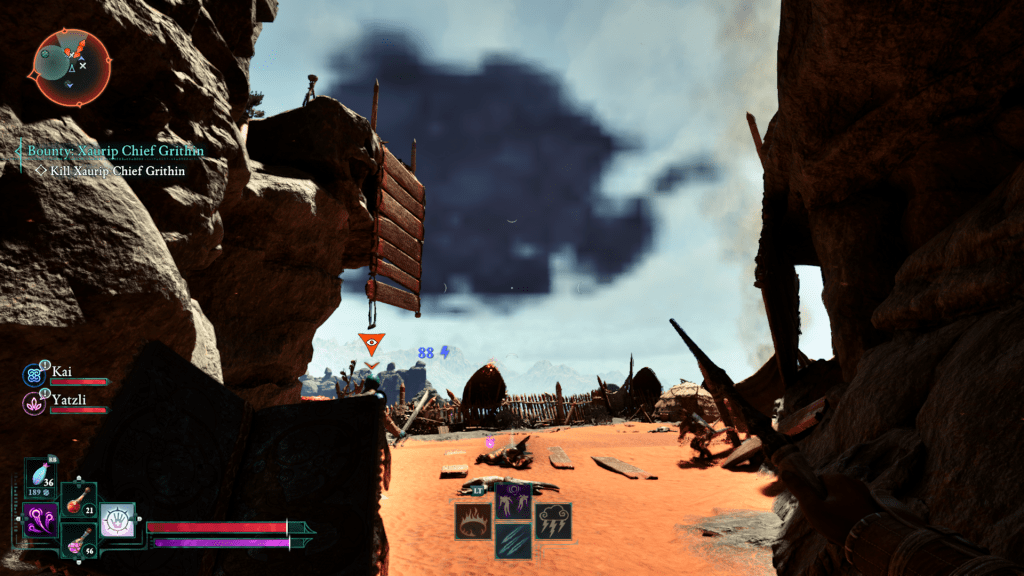Cast the storm cloud lightning spell
Screen dimensions: 1024x576
click(553, 521)
